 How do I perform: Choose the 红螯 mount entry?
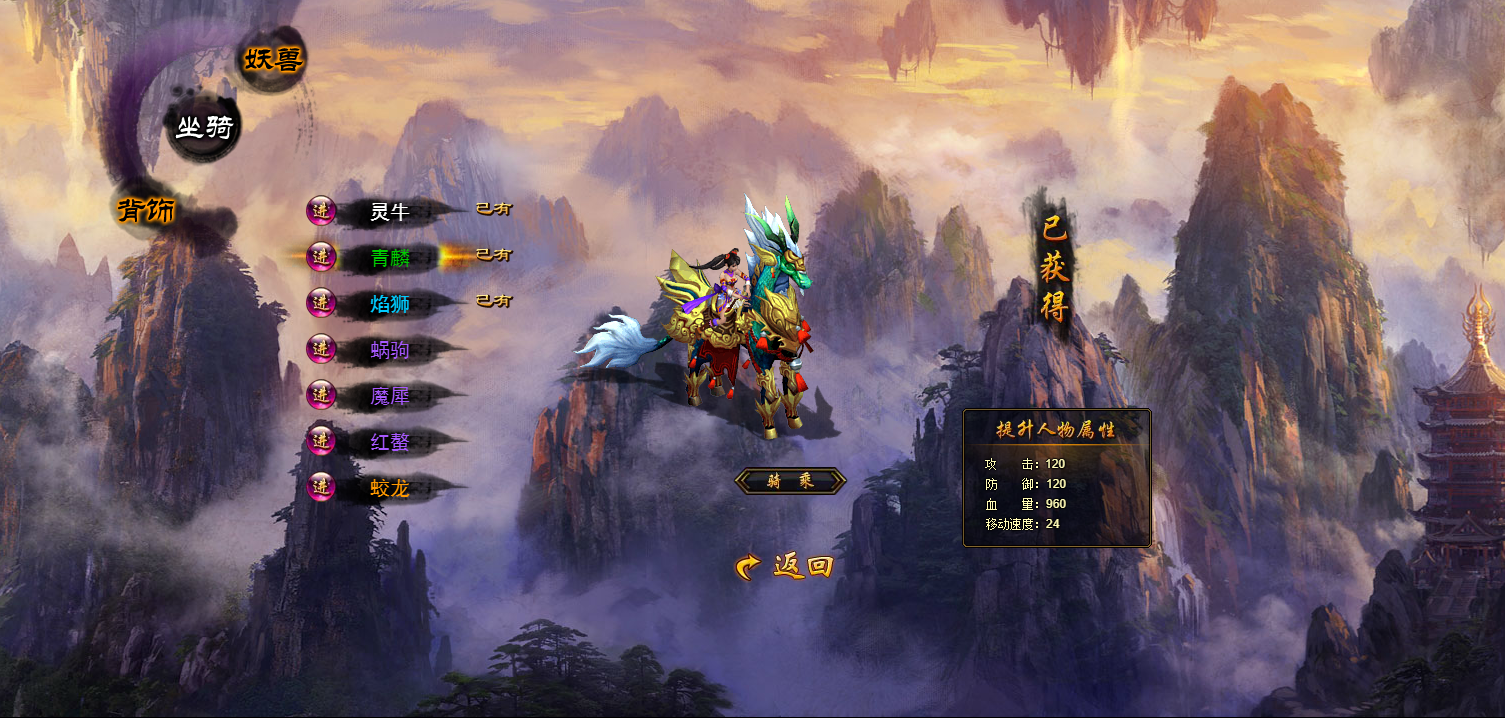tap(390, 442)
